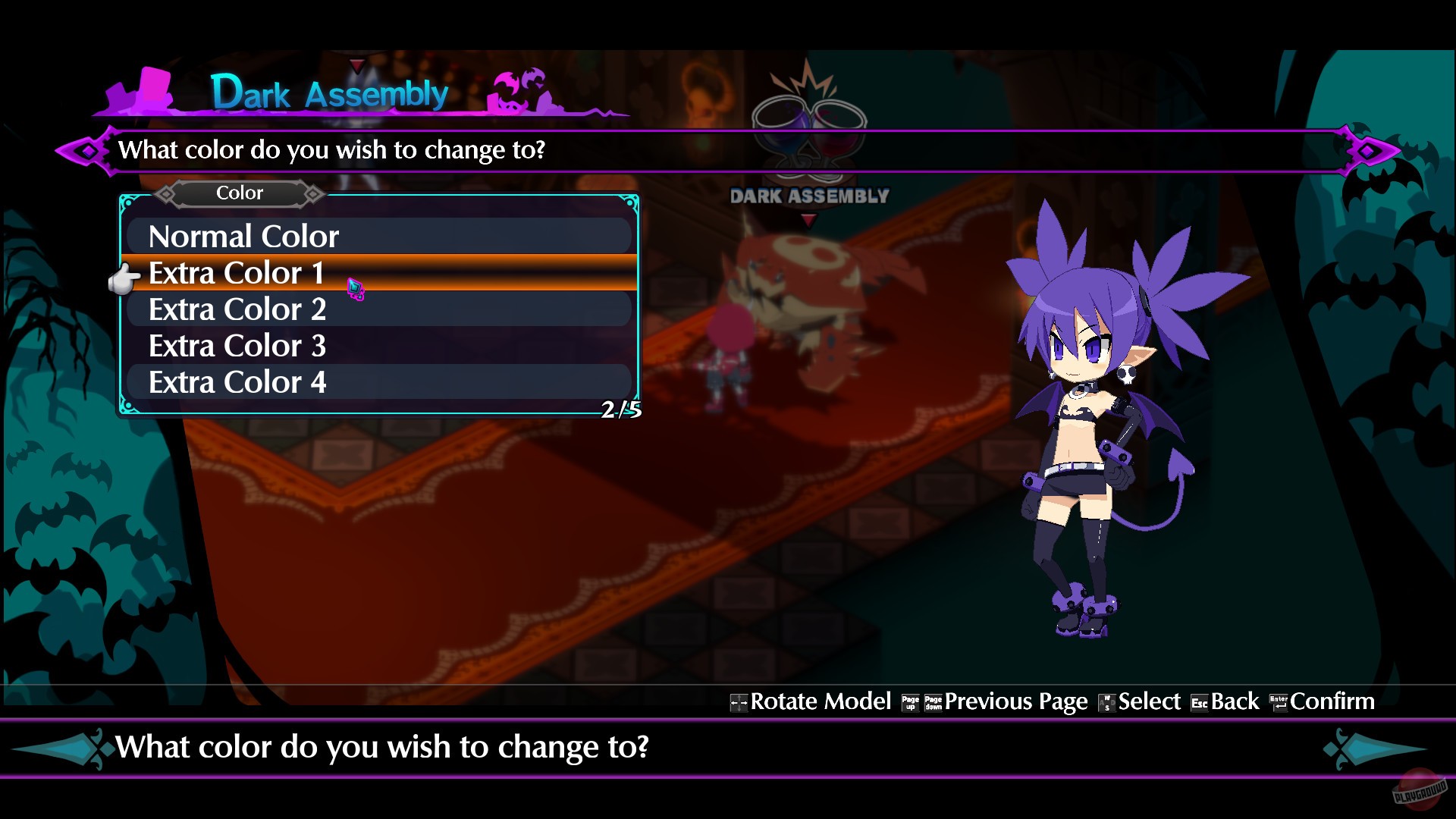The image size is (1456, 819).
Task: Select Extra Color 2 from the list
Action: coord(239,309)
